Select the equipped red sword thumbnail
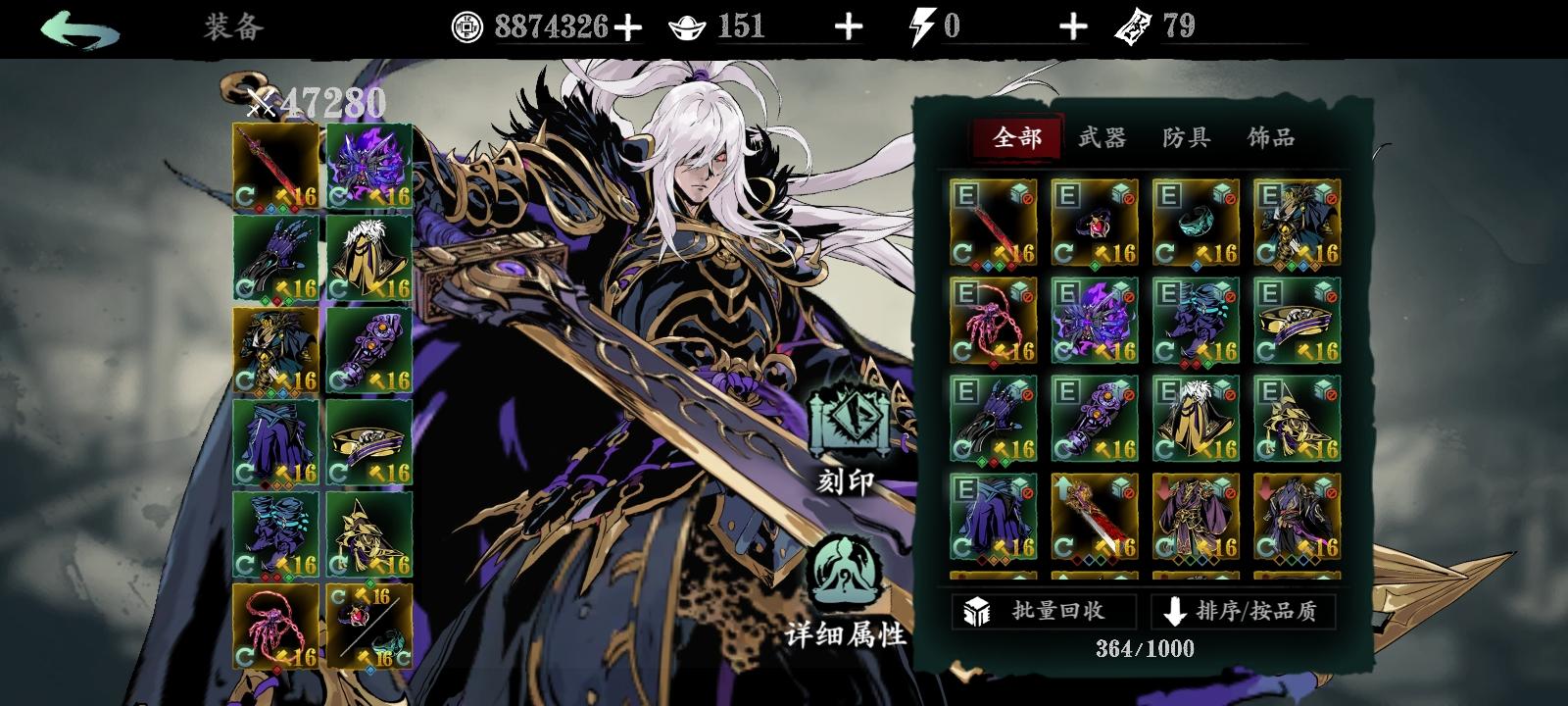This screenshot has width=1568, height=706. [x=274, y=165]
